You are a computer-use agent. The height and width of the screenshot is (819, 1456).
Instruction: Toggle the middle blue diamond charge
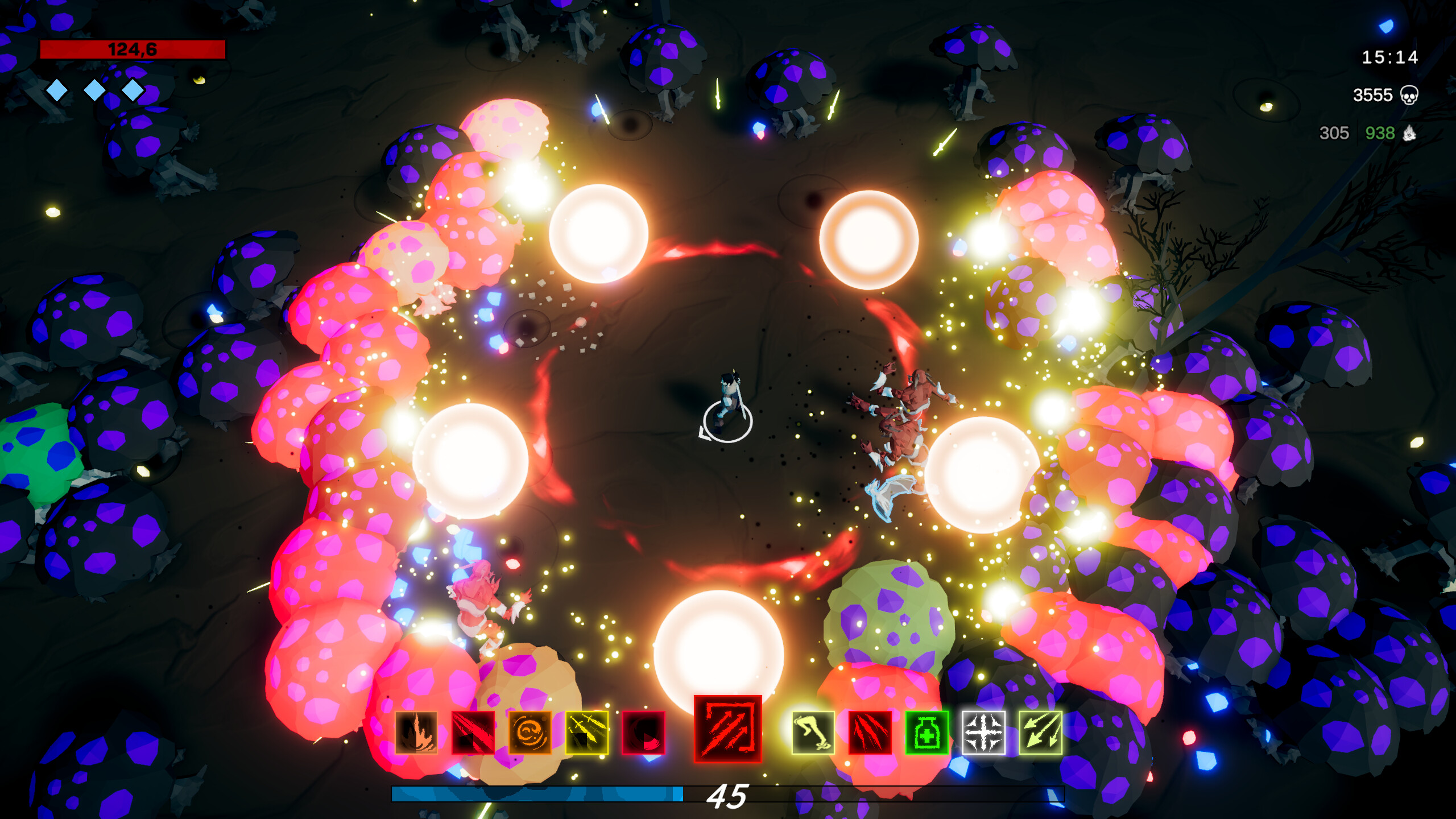pos(94,90)
